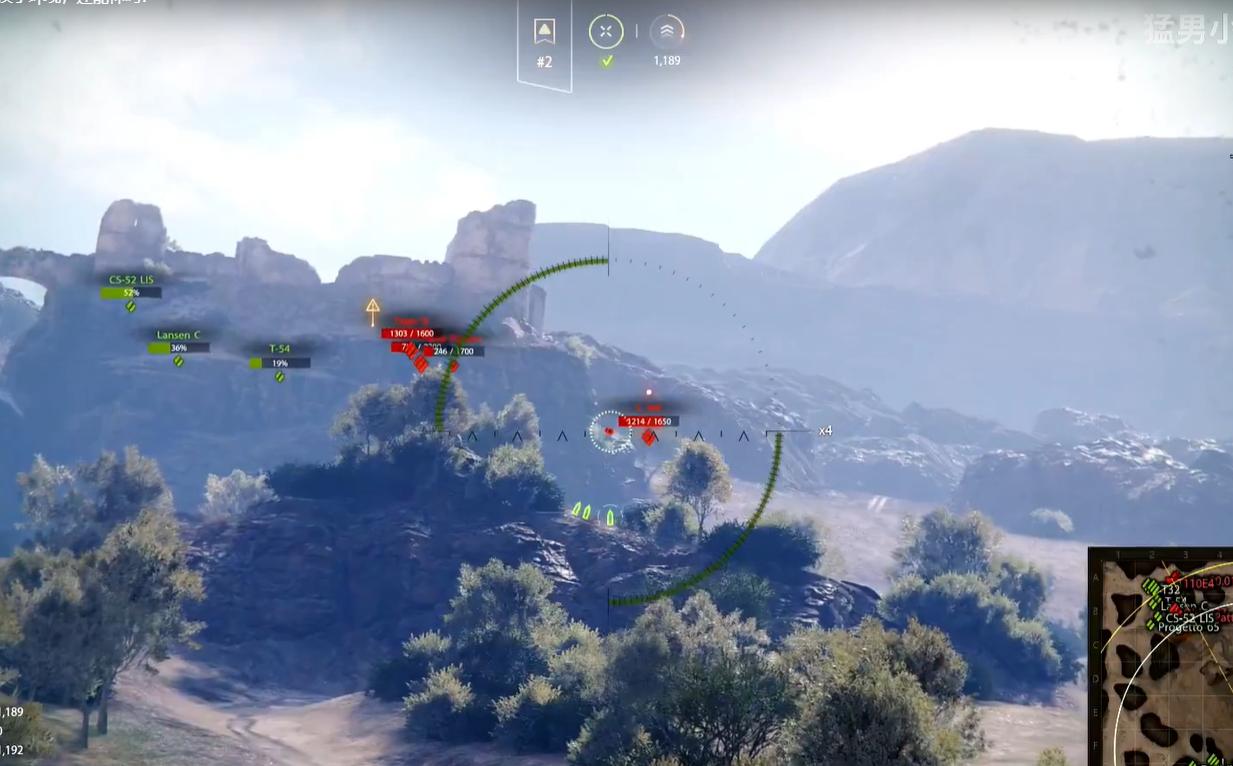Viewport: 1233px width, 766px height.
Task: Select the completed crosshair mission icon
Action: pos(606,32)
